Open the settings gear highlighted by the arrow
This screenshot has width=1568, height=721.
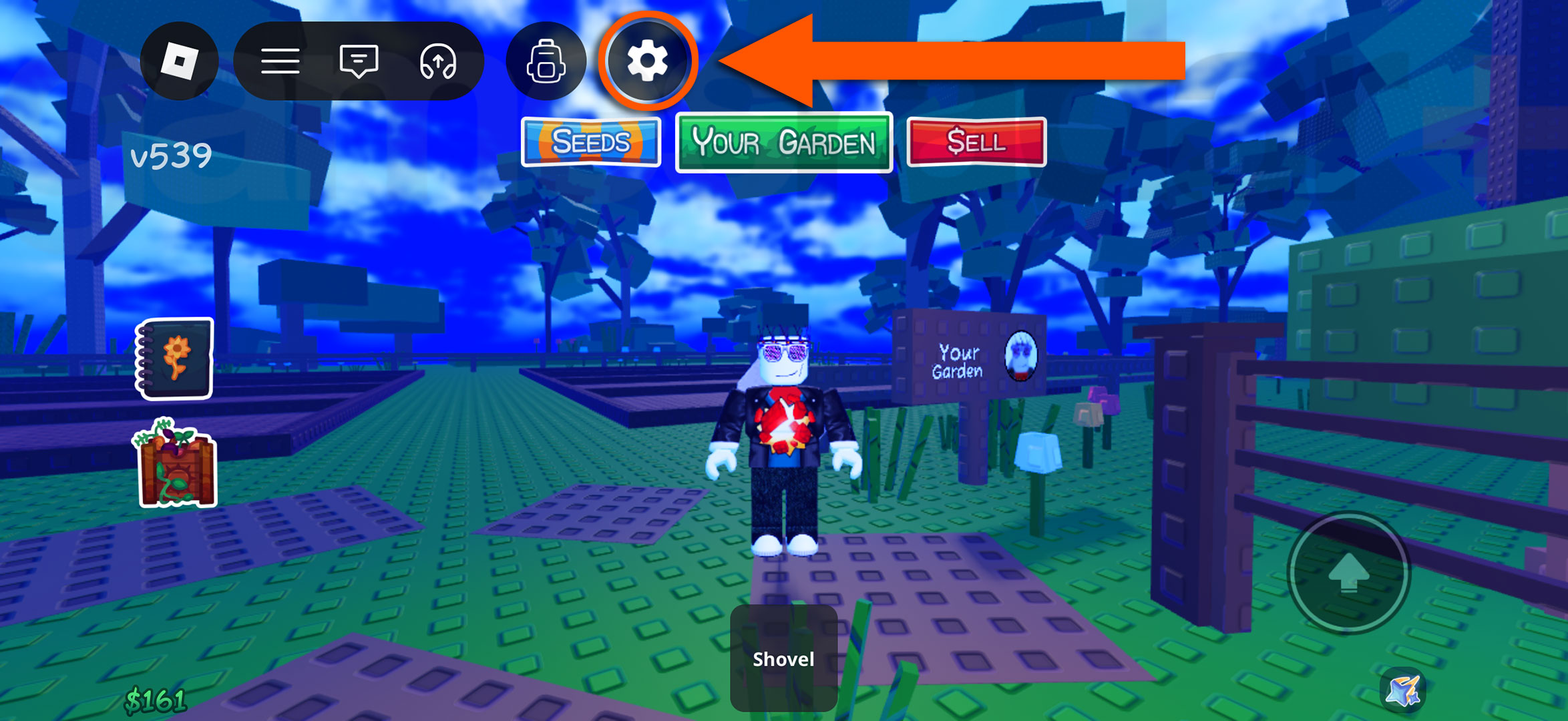(x=646, y=60)
